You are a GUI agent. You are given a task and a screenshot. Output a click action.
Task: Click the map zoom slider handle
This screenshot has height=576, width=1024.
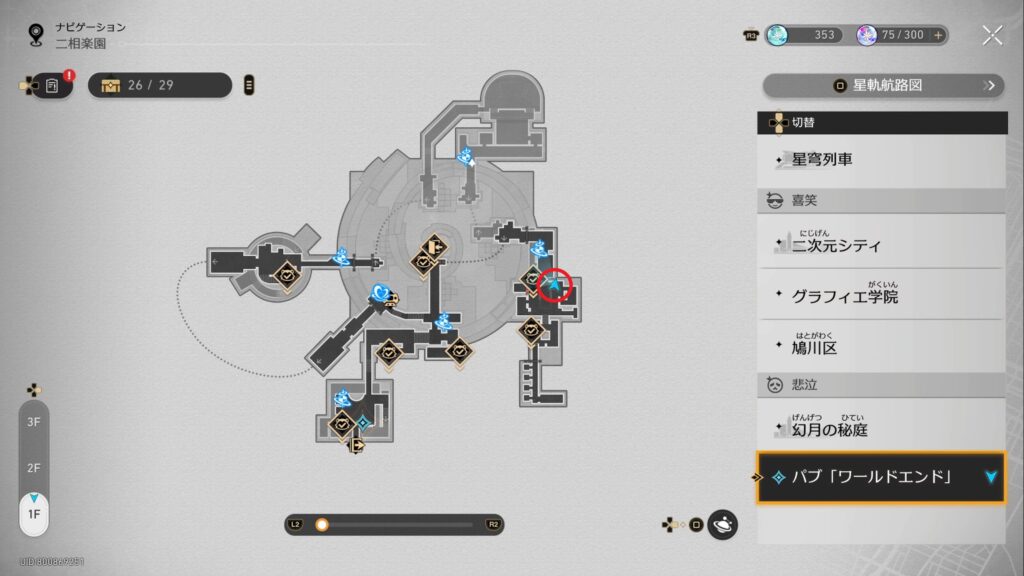322,524
